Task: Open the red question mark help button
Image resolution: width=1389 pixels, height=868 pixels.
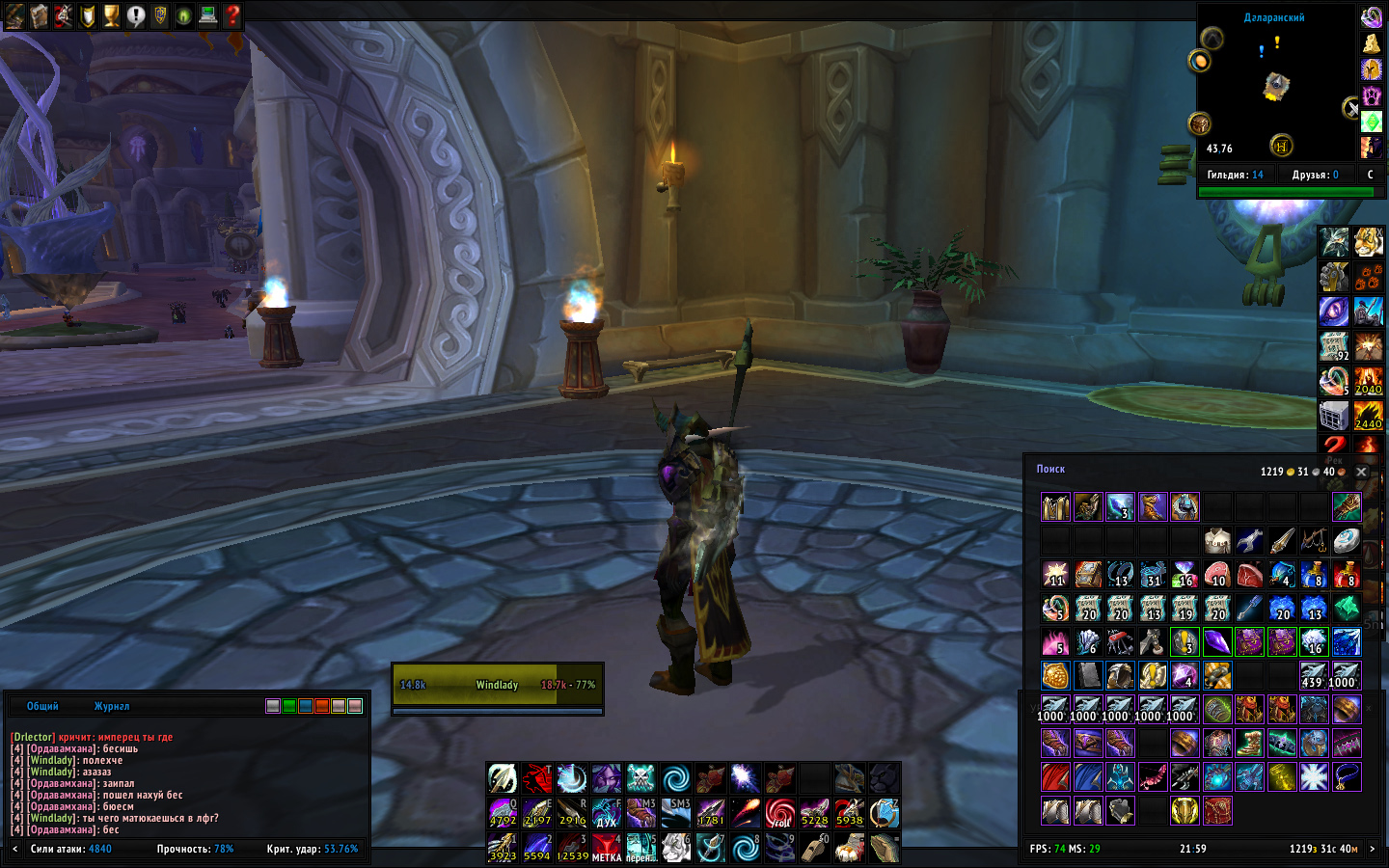Action: pos(232,15)
